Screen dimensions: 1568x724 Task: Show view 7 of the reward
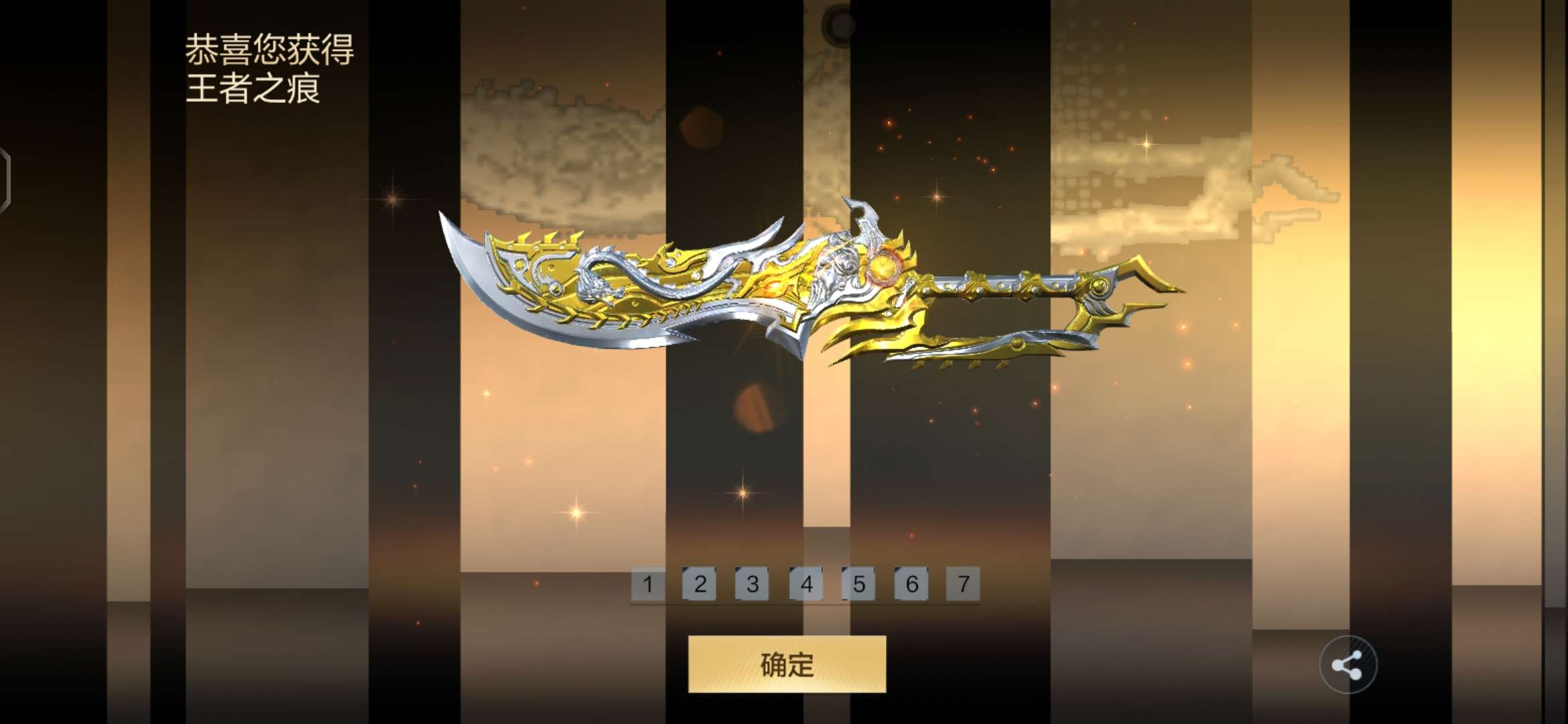tap(963, 583)
